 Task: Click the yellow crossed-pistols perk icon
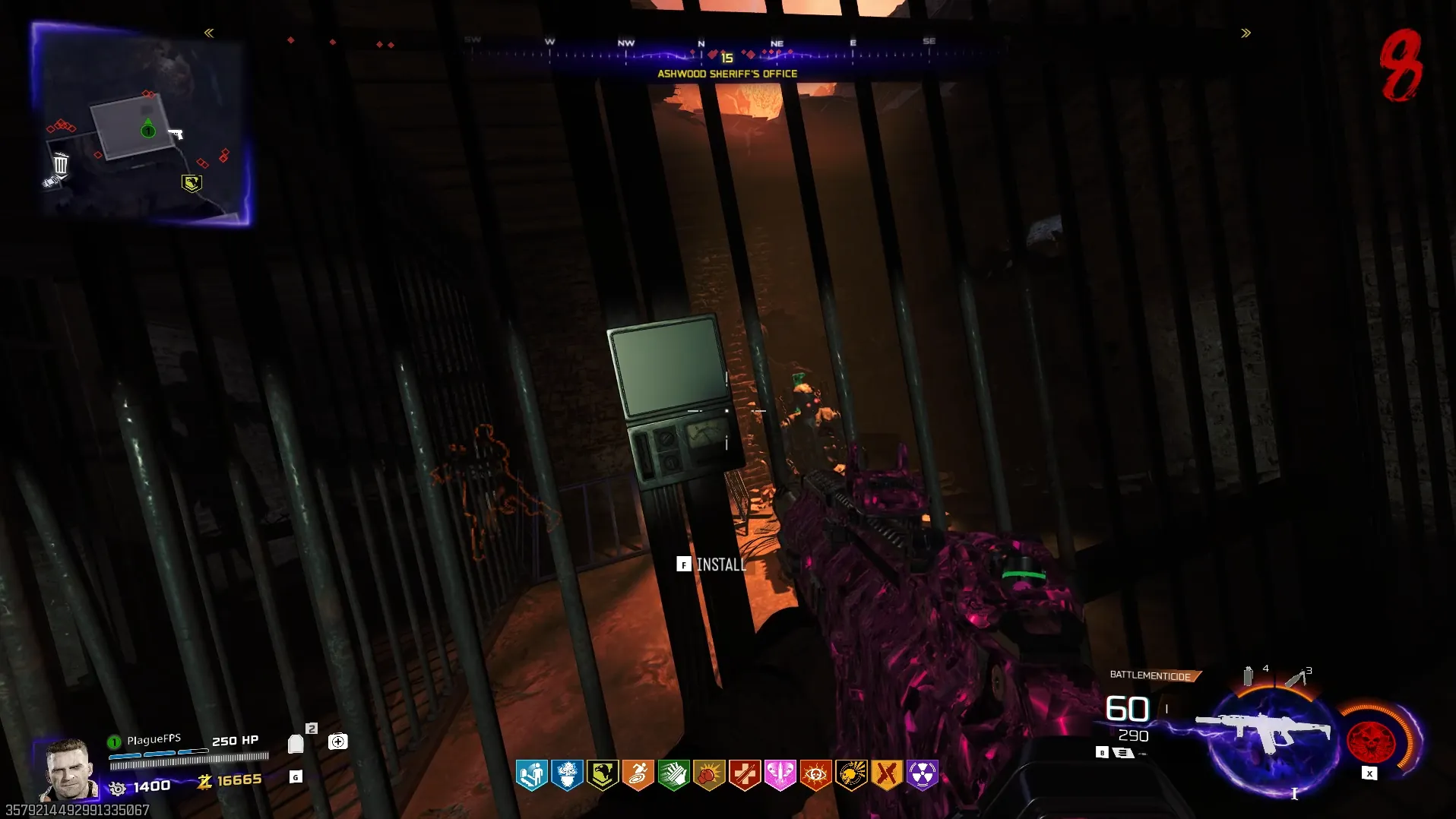pyautogui.click(x=887, y=775)
